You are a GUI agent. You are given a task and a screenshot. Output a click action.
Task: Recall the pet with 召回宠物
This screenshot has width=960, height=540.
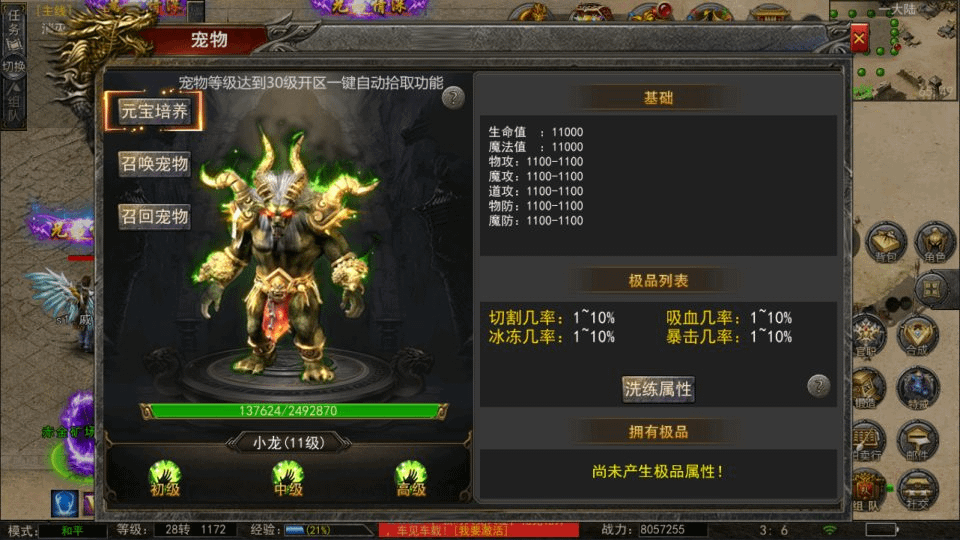point(155,216)
